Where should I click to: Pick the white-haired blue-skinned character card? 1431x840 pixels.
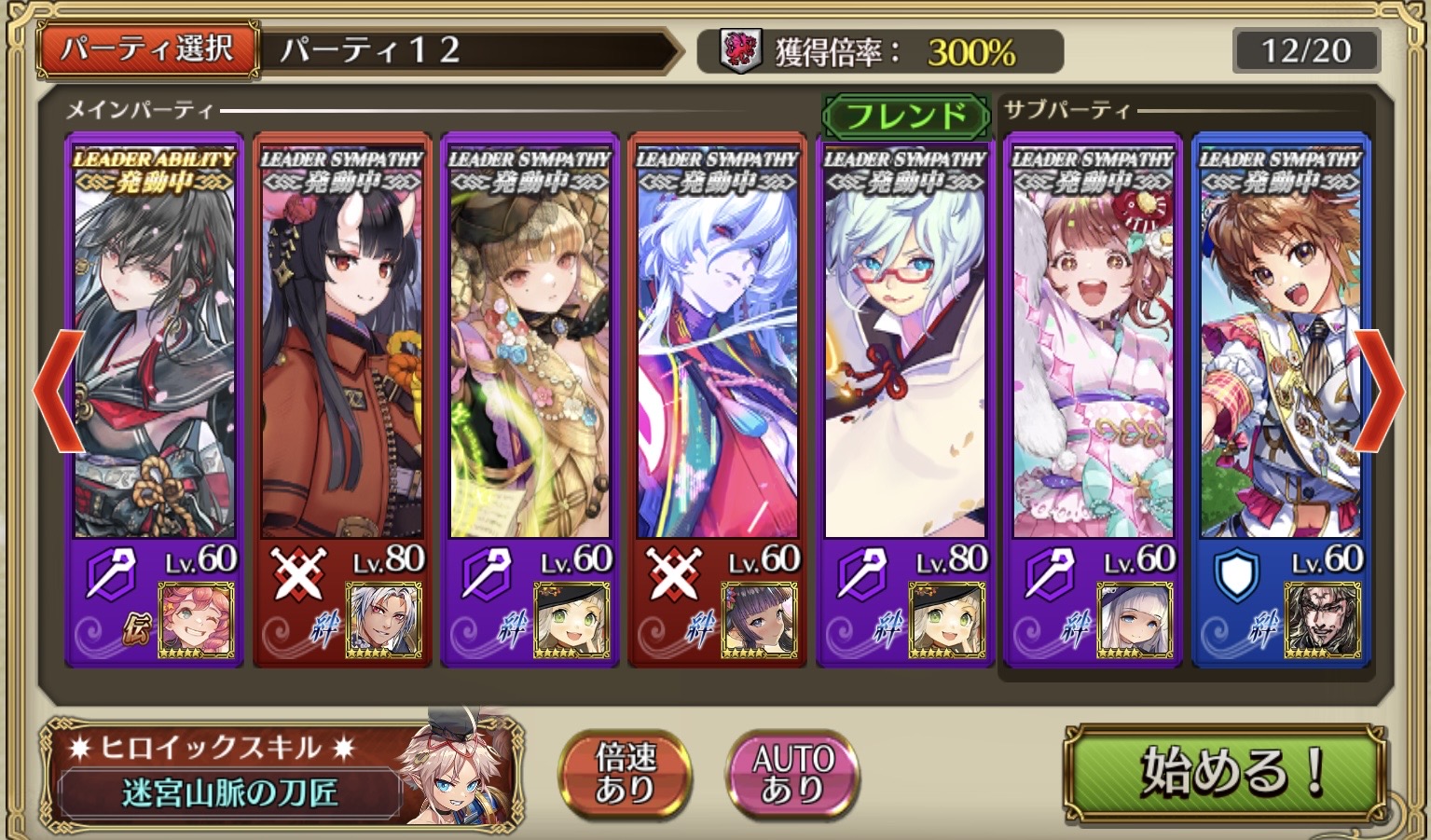717,354
